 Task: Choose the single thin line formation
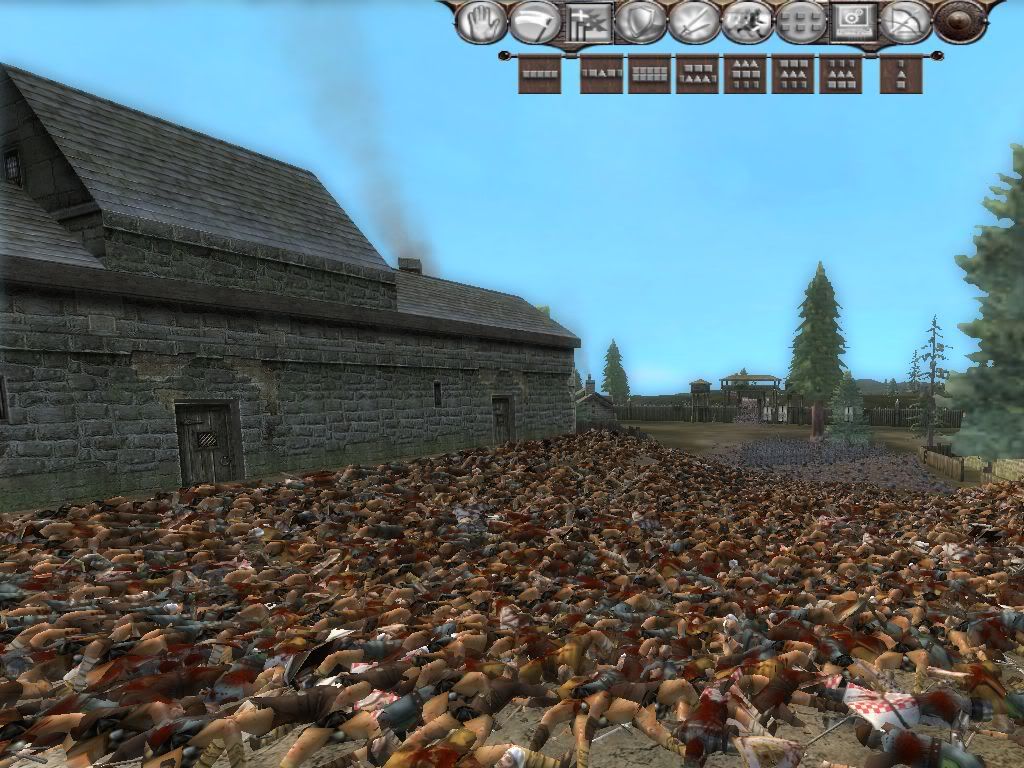tap(539, 74)
